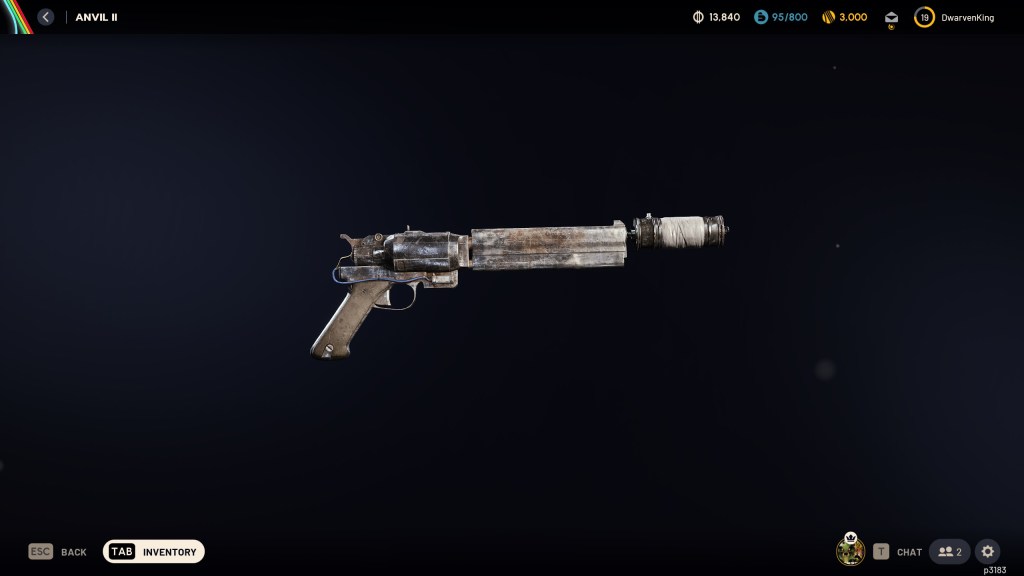Viewport: 1024px width, 576px height.
Task: Open the gear settings menu
Action: (x=987, y=552)
